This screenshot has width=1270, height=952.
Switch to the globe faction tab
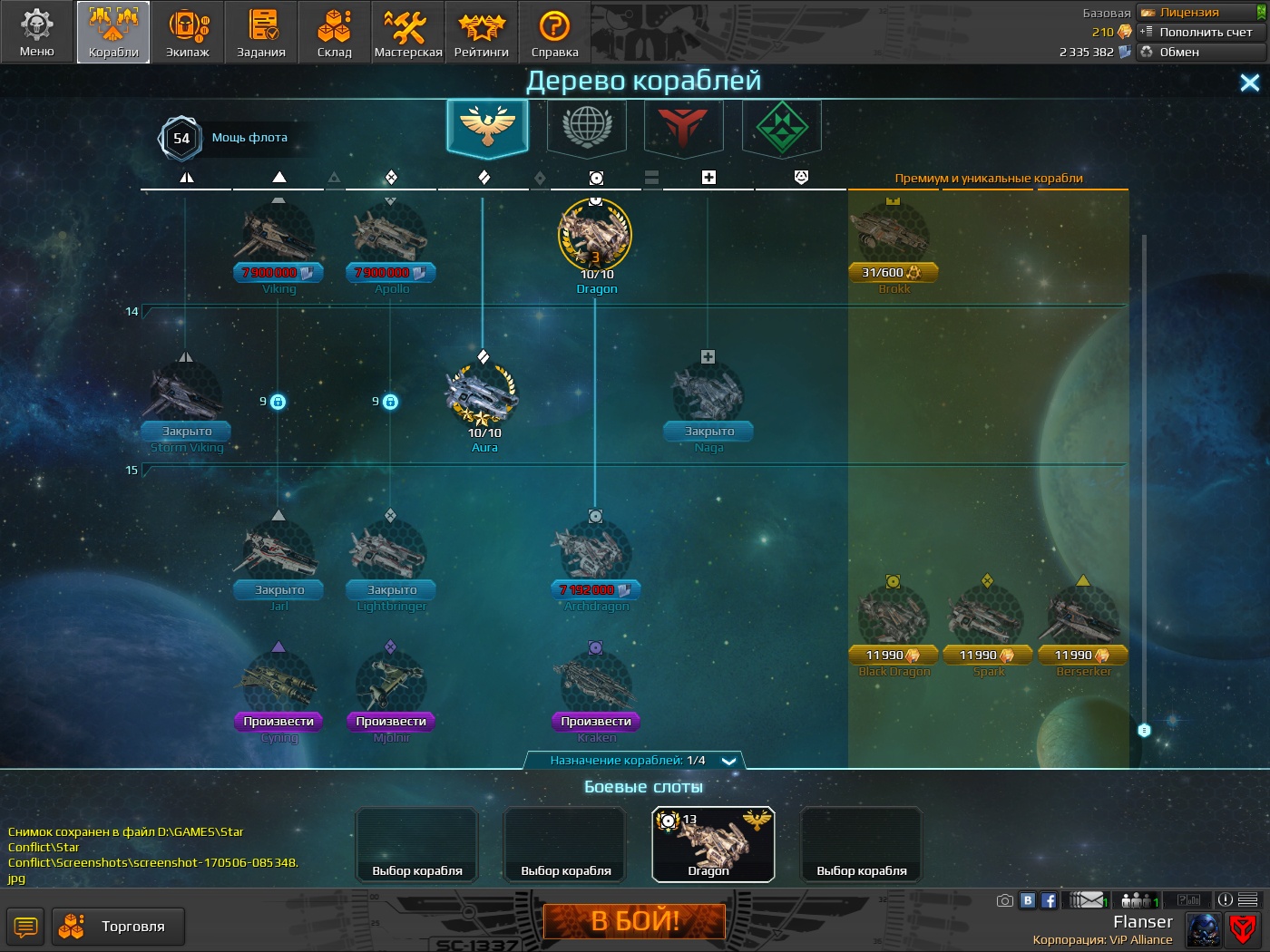click(x=587, y=126)
